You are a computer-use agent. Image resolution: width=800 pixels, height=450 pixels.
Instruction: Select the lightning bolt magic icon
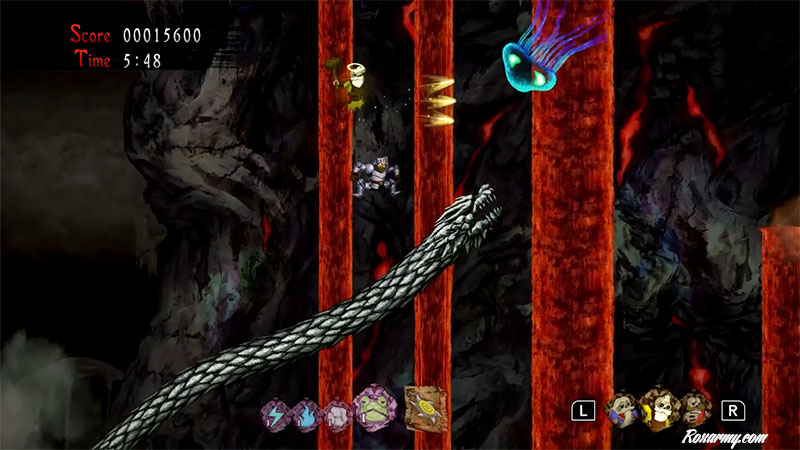[275, 412]
